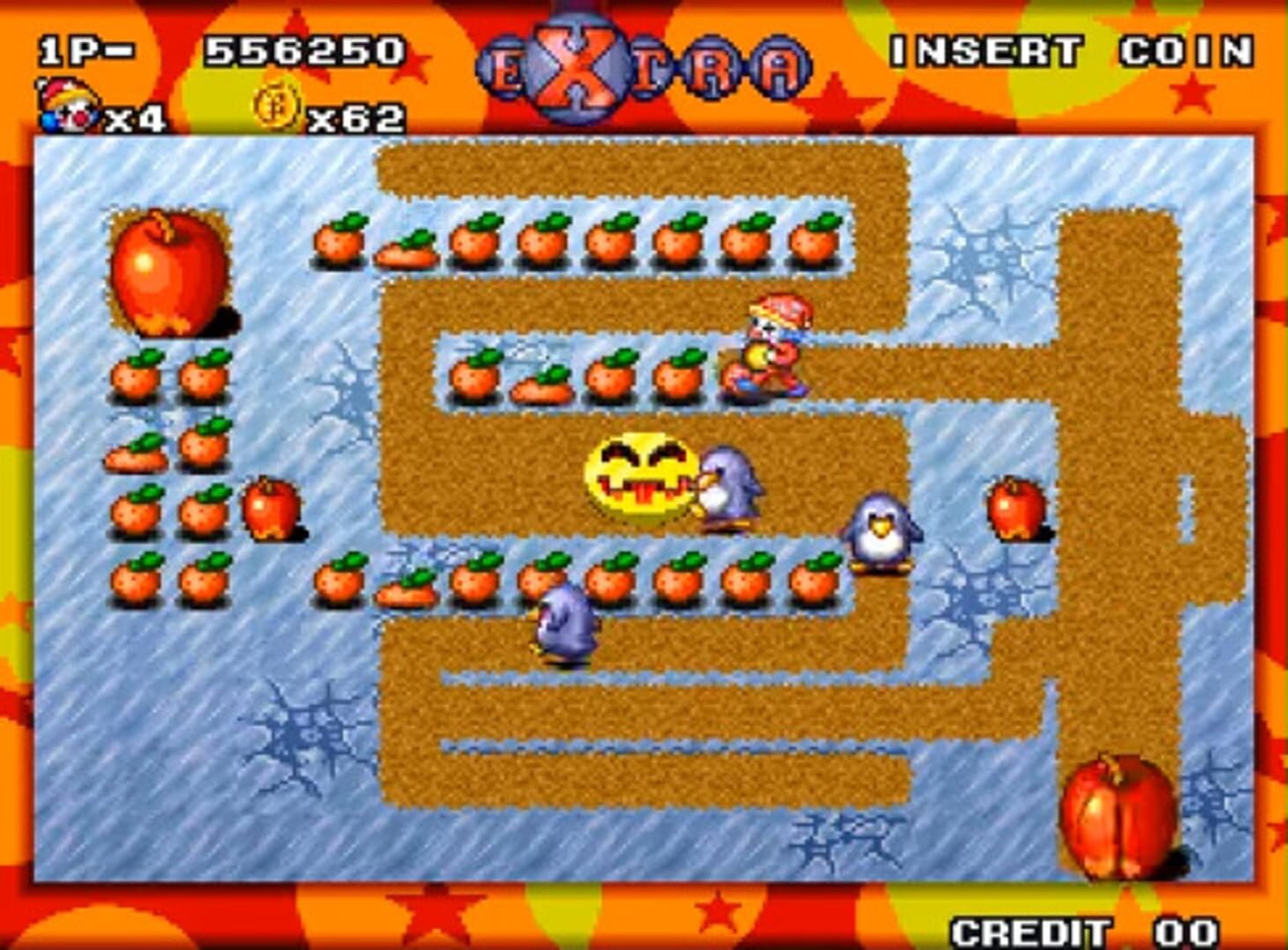The image size is (1288, 950).
Task: Click the laughing smiley face bonus item
Action: pos(638,473)
